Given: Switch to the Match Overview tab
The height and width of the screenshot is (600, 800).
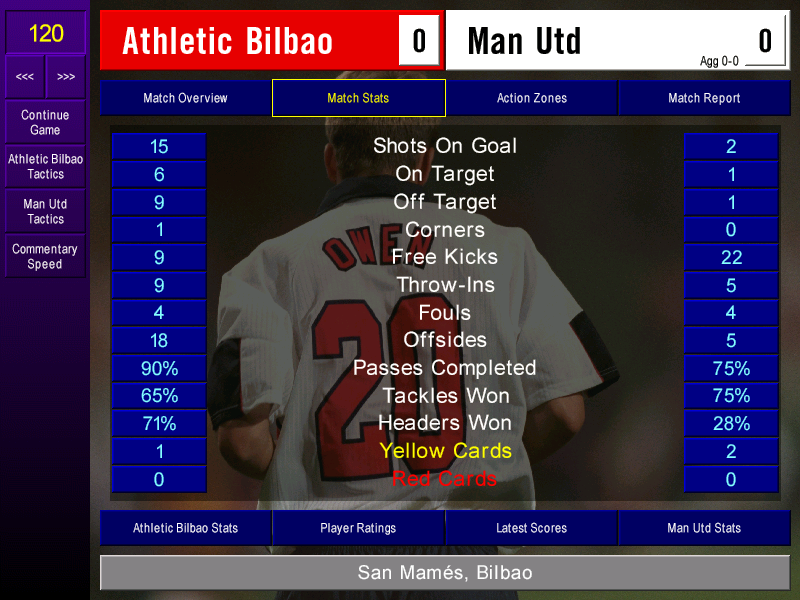Looking at the screenshot, I should (x=185, y=98).
